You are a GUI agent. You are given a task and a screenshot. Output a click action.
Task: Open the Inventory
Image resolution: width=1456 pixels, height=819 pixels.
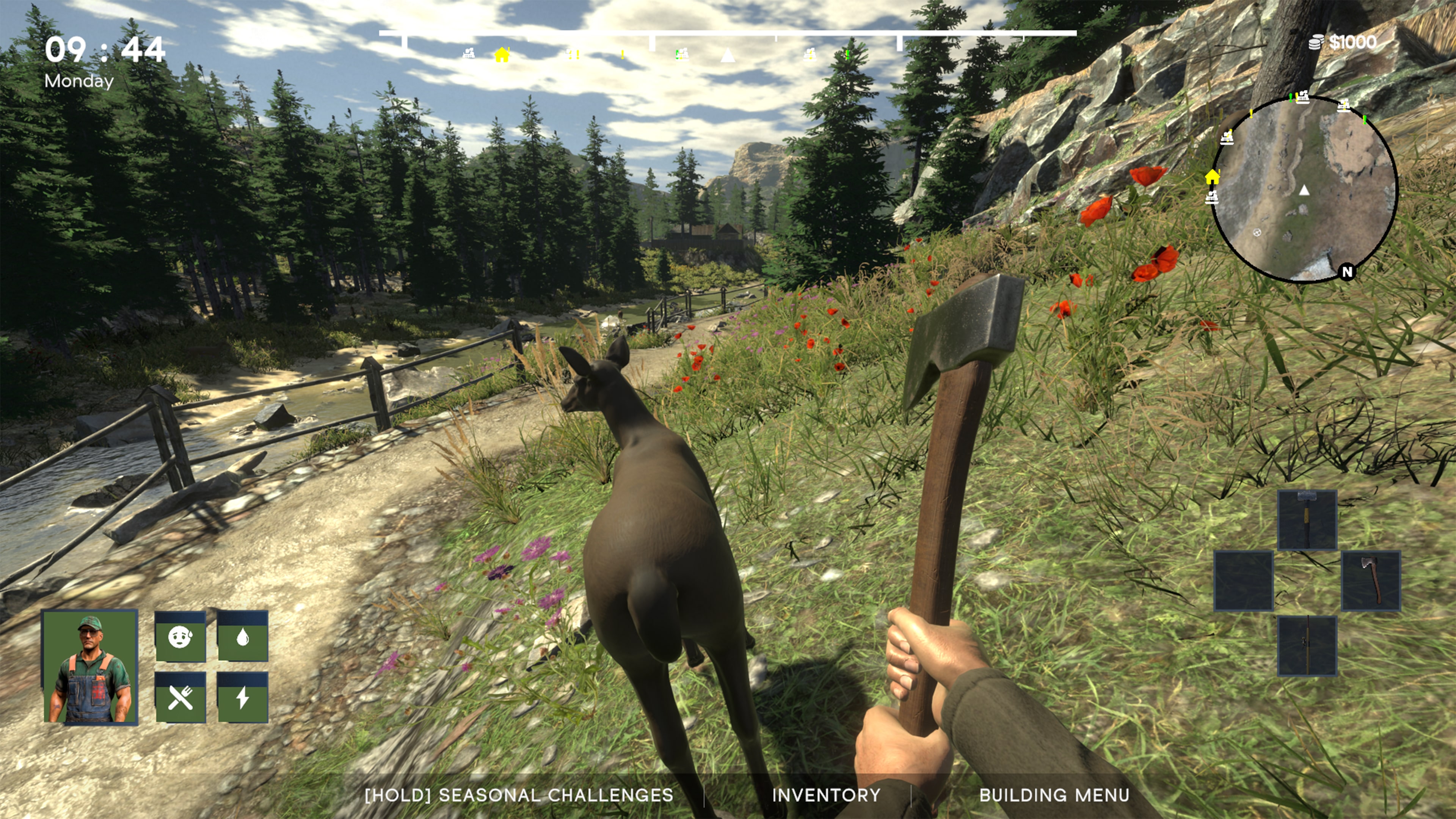pos(826,795)
